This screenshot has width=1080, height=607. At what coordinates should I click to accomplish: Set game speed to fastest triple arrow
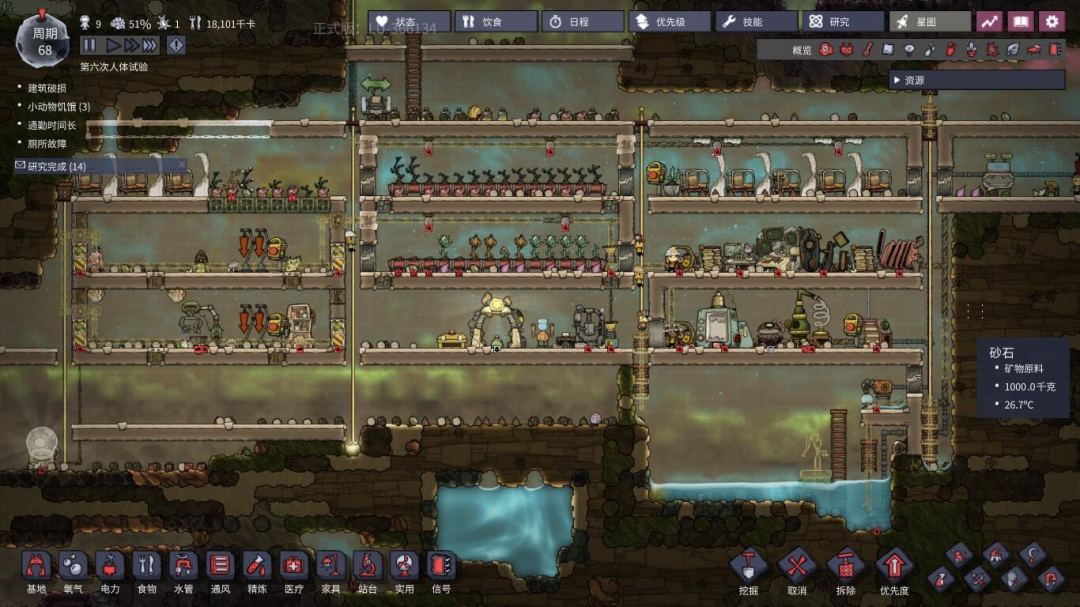coord(150,45)
